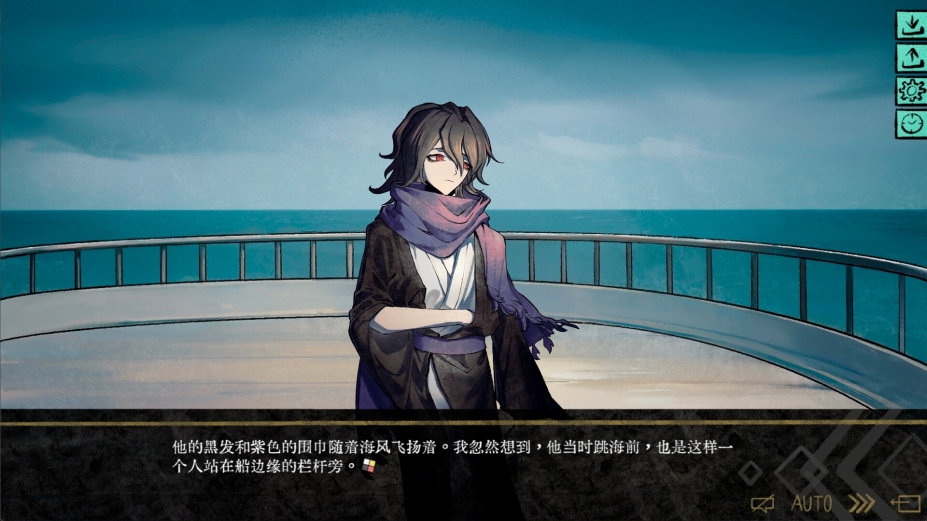Open the save game menu icon
927x521 pixels.
pos(910,26)
